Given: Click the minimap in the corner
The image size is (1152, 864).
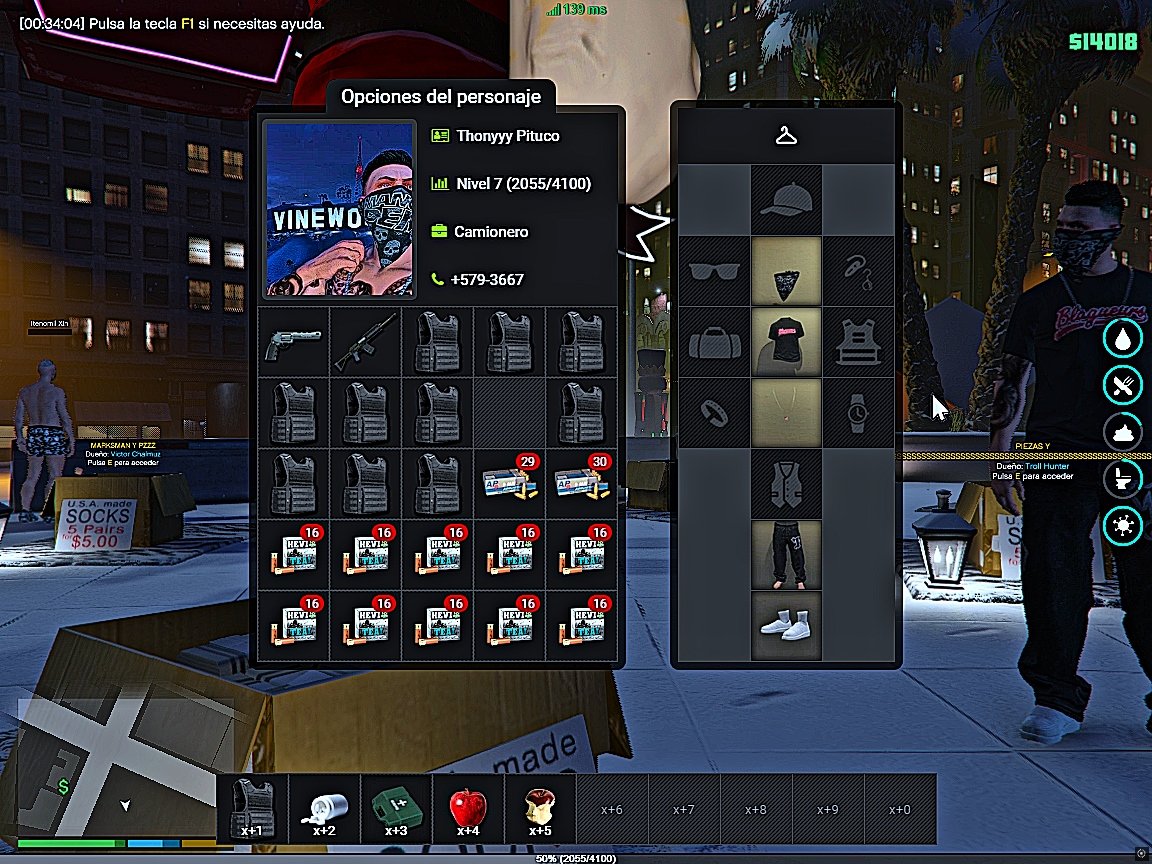Looking at the screenshot, I should pos(116,766).
